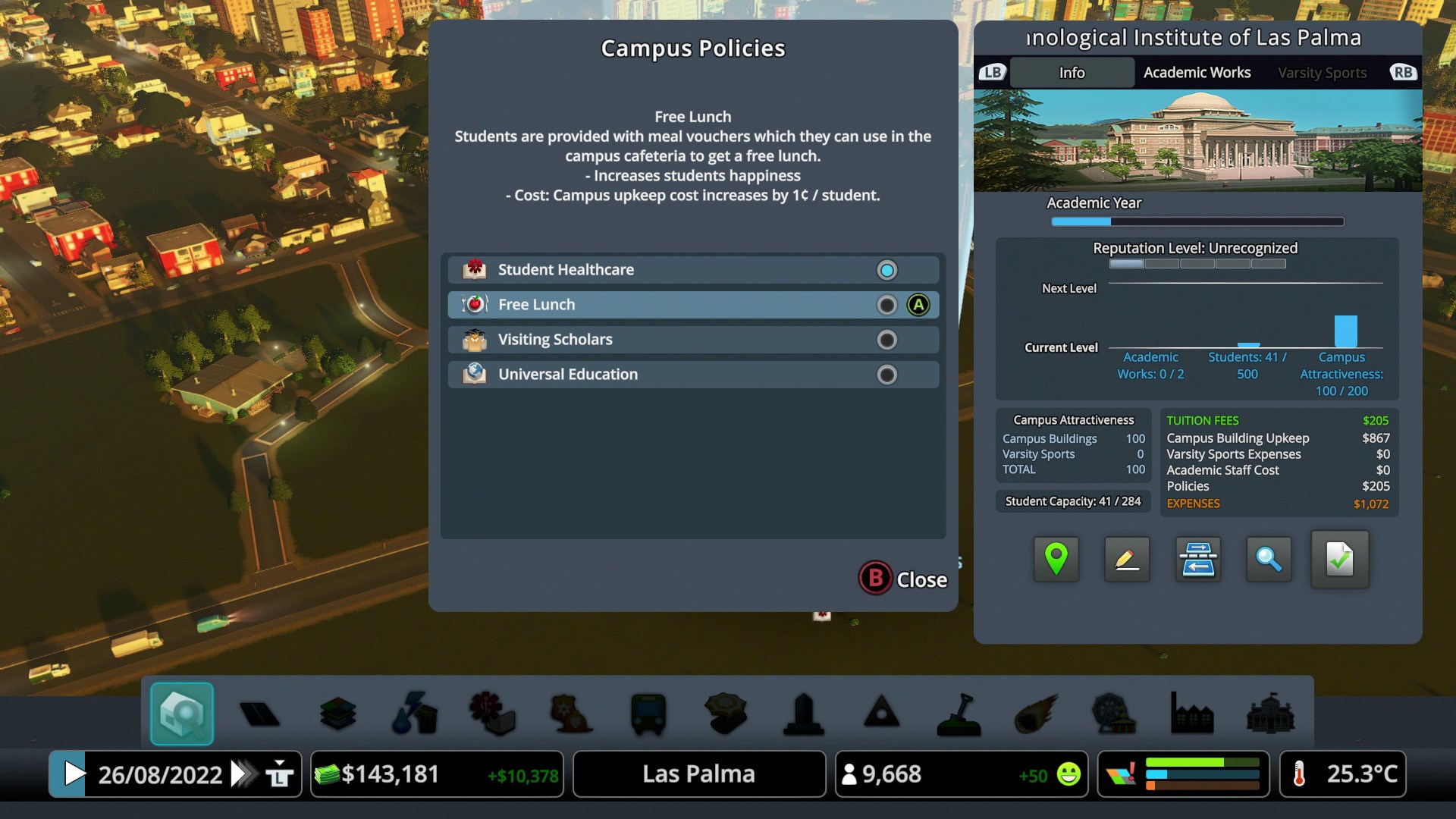Open the blue two-way arrows routes button
The width and height of the screenshot is (1456, 819).
[x=1198, y=560]
